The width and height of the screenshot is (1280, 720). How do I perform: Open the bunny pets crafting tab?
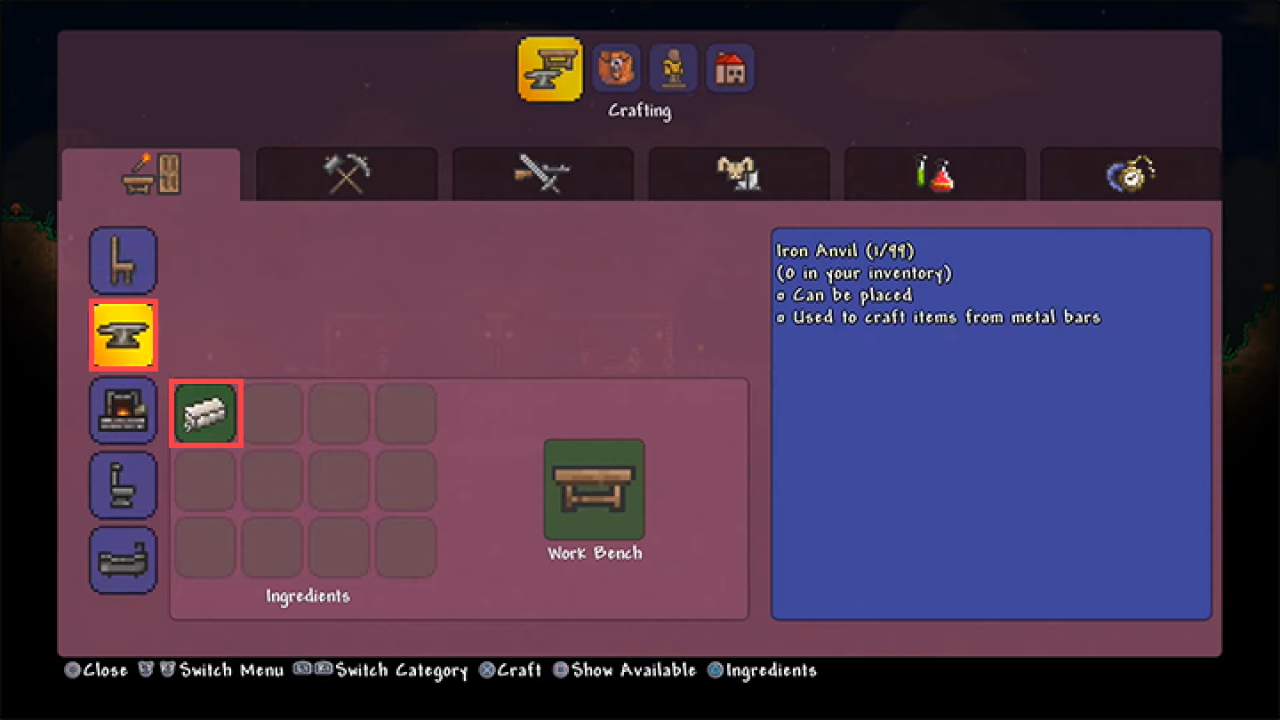click(738, 173)
